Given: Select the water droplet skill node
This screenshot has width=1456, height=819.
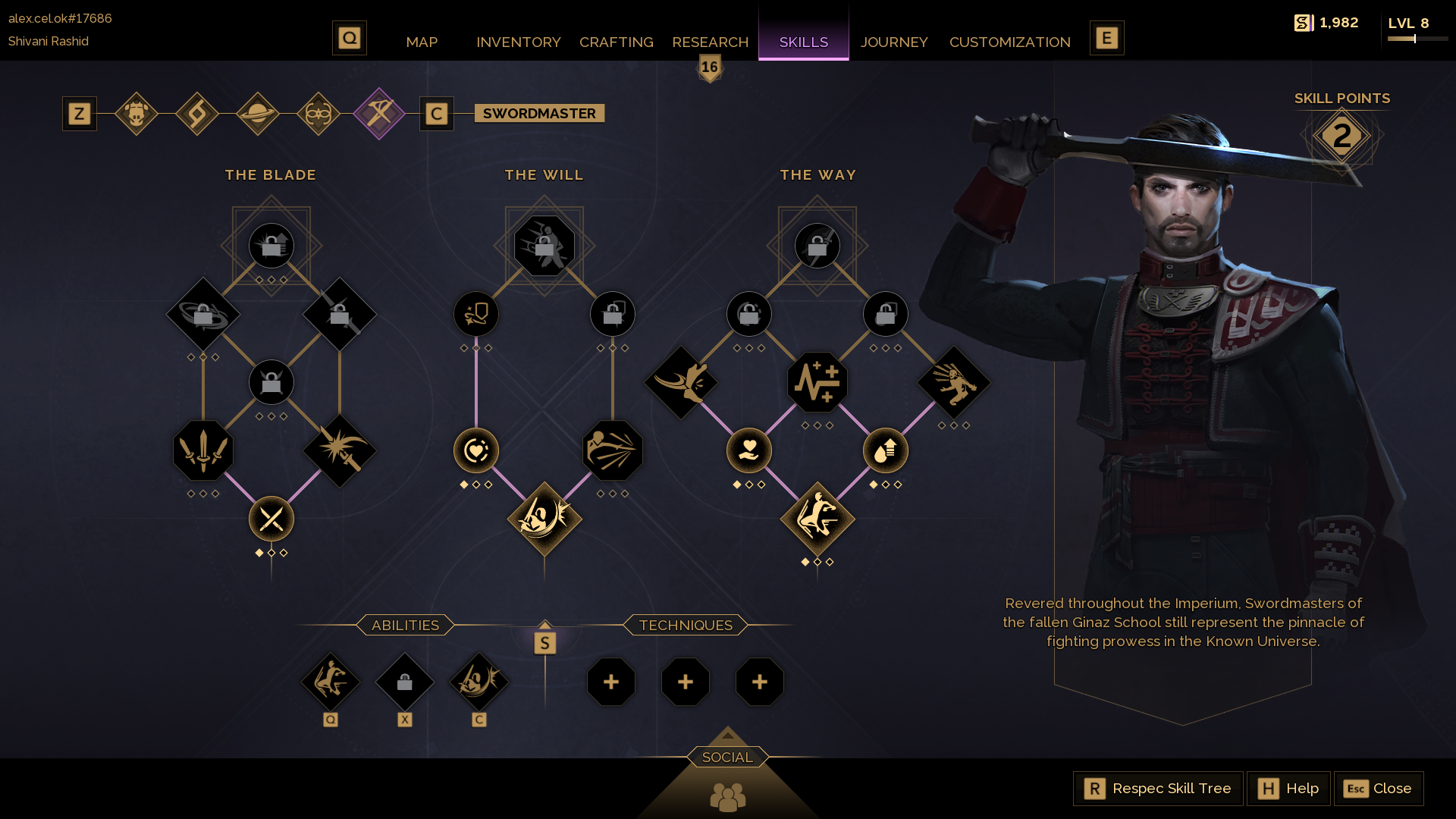Looking at the screenshot, I should (886, 450).
